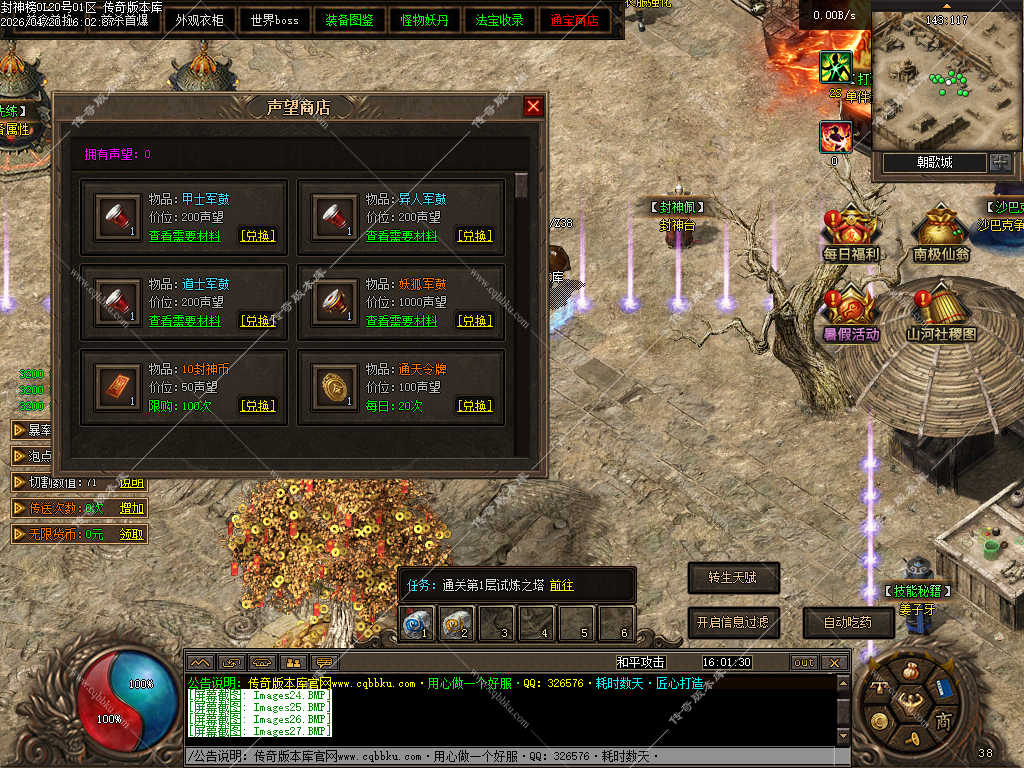Open the 通宝商店 shop
Image resolution: width=1024 pixels, height=768 pixels.
click(x=575, y=20)
